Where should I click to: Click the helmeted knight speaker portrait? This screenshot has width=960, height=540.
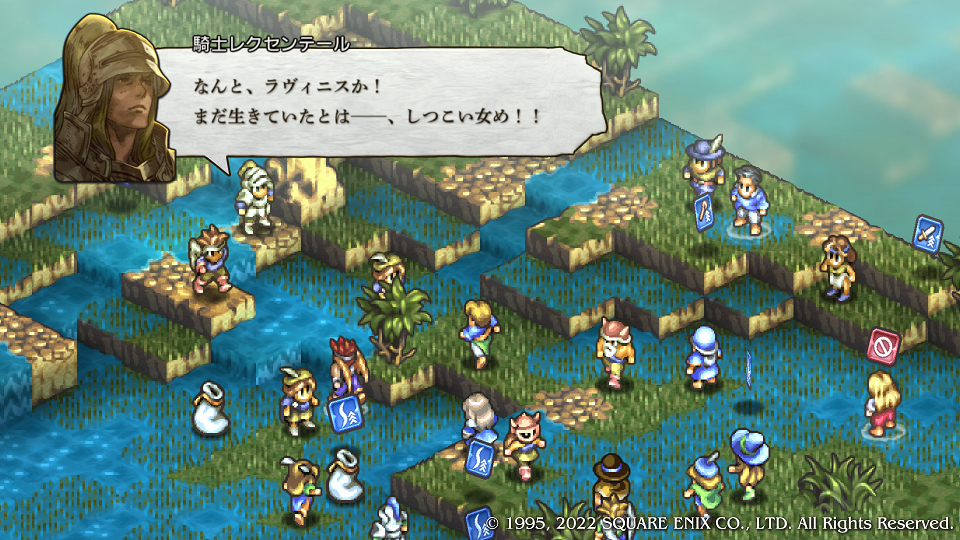coord(113,99)
